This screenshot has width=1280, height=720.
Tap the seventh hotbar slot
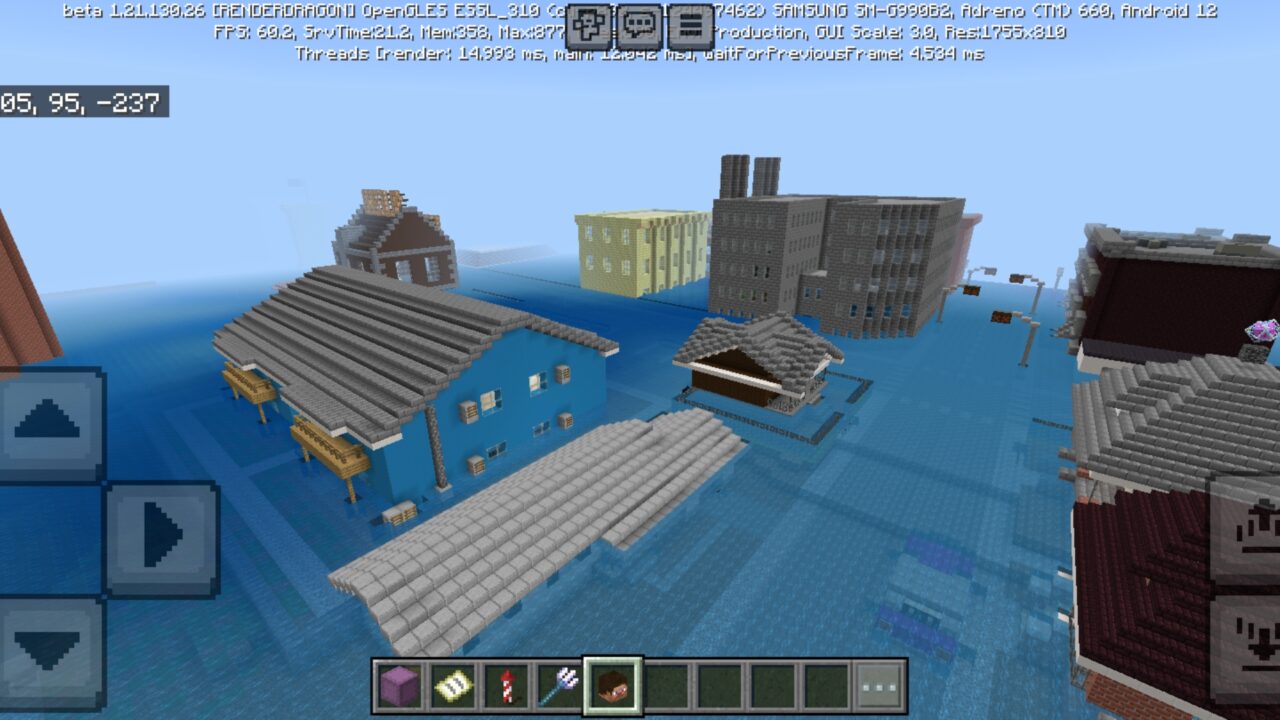click(x=717, y=685)
